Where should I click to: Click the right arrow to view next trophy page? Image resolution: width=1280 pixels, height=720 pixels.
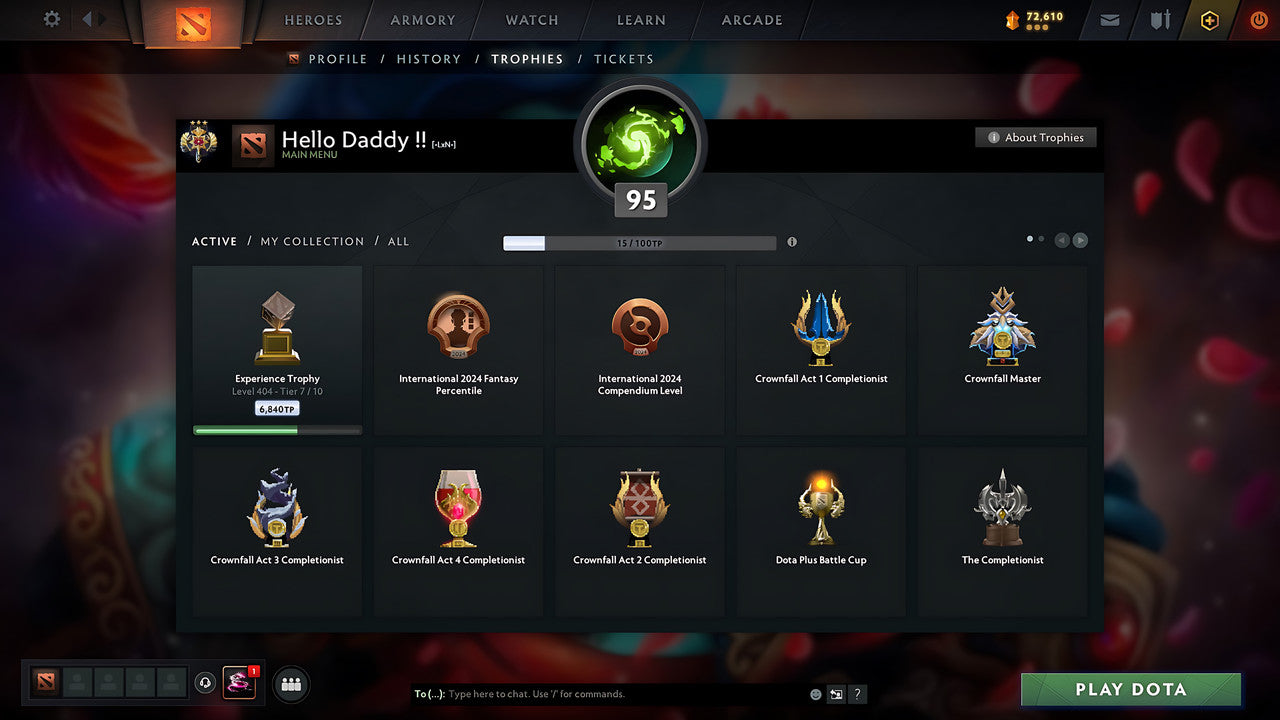click(1080, 240)
